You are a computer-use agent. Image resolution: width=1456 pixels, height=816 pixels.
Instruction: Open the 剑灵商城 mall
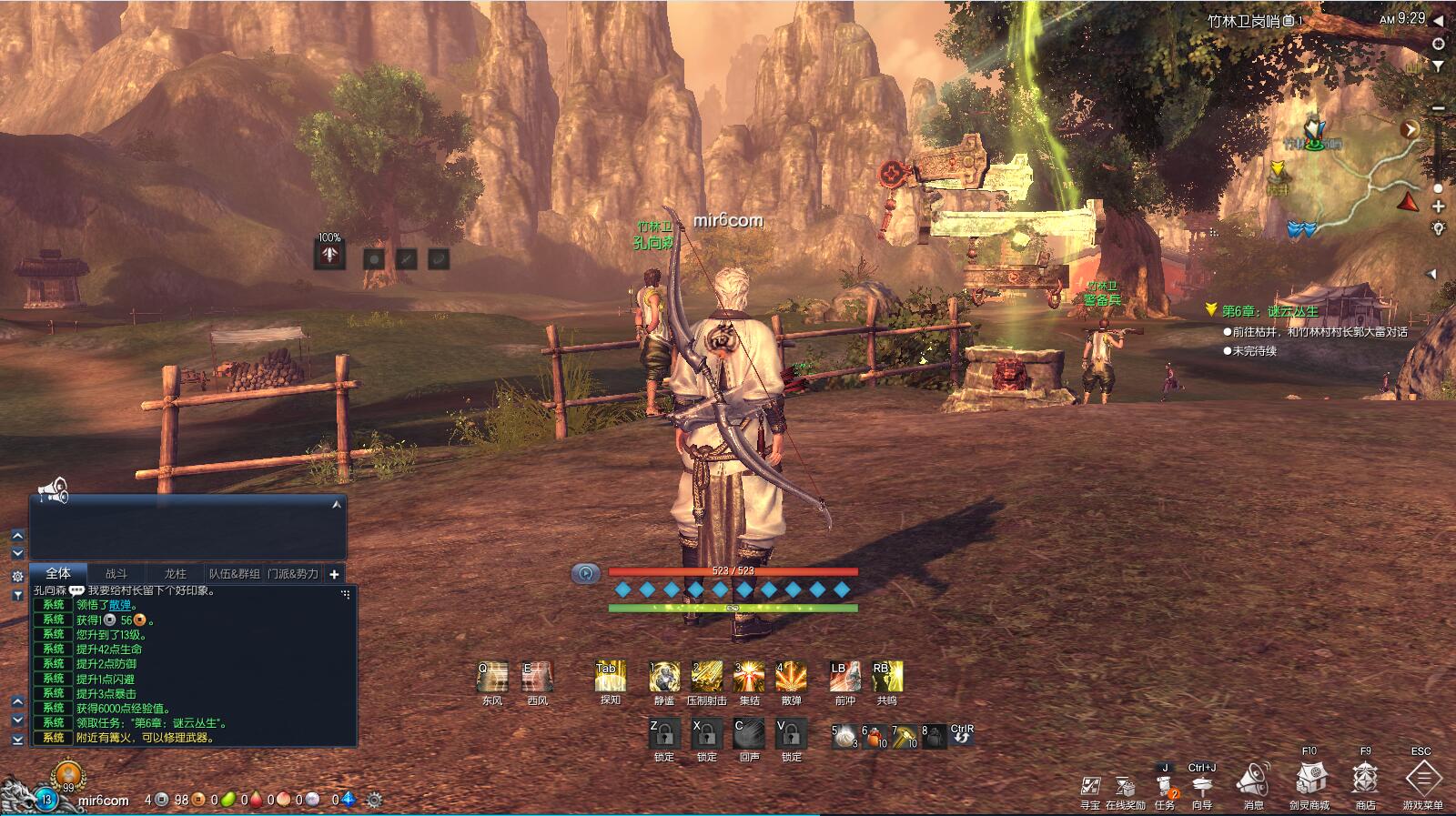tap(1310, 780)
